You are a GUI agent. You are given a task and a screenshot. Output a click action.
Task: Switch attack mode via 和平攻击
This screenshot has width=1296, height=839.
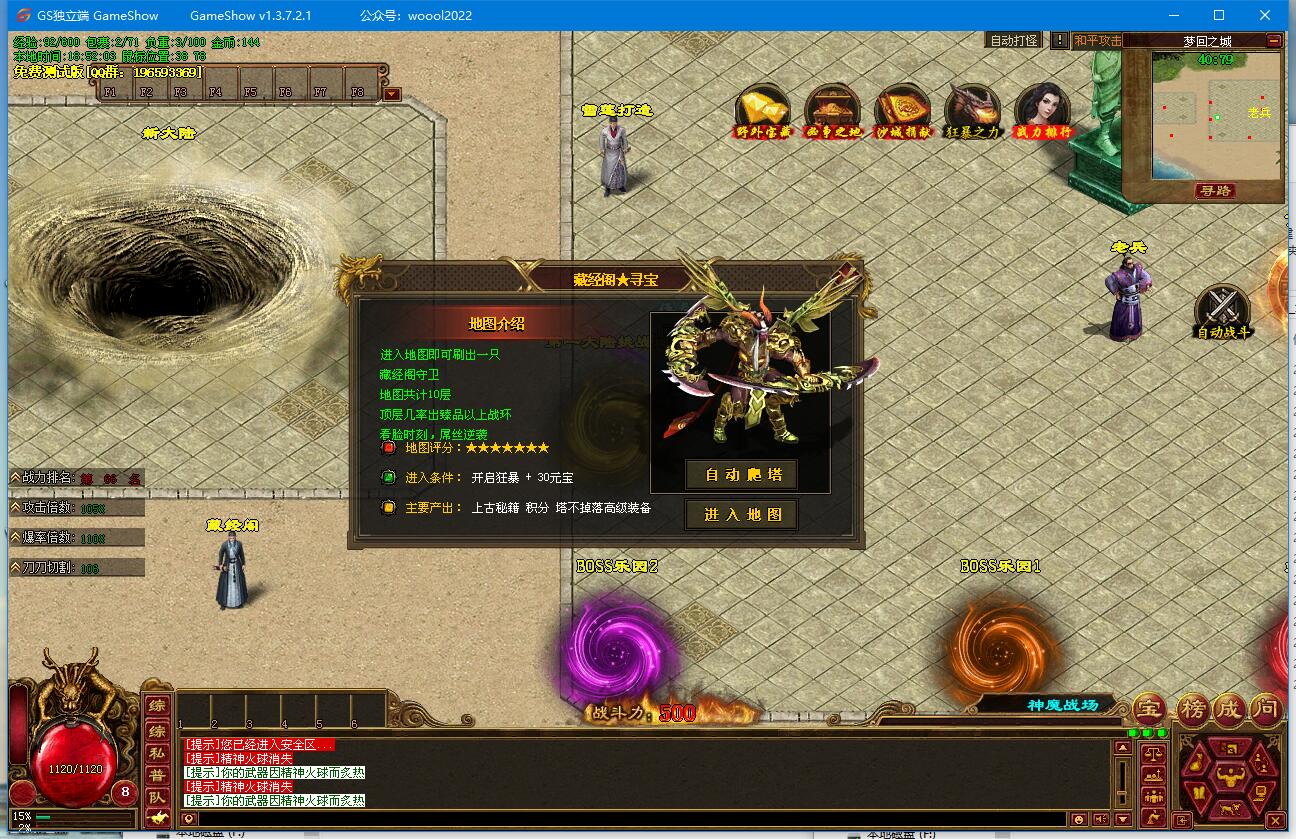tap(1097, 41)
